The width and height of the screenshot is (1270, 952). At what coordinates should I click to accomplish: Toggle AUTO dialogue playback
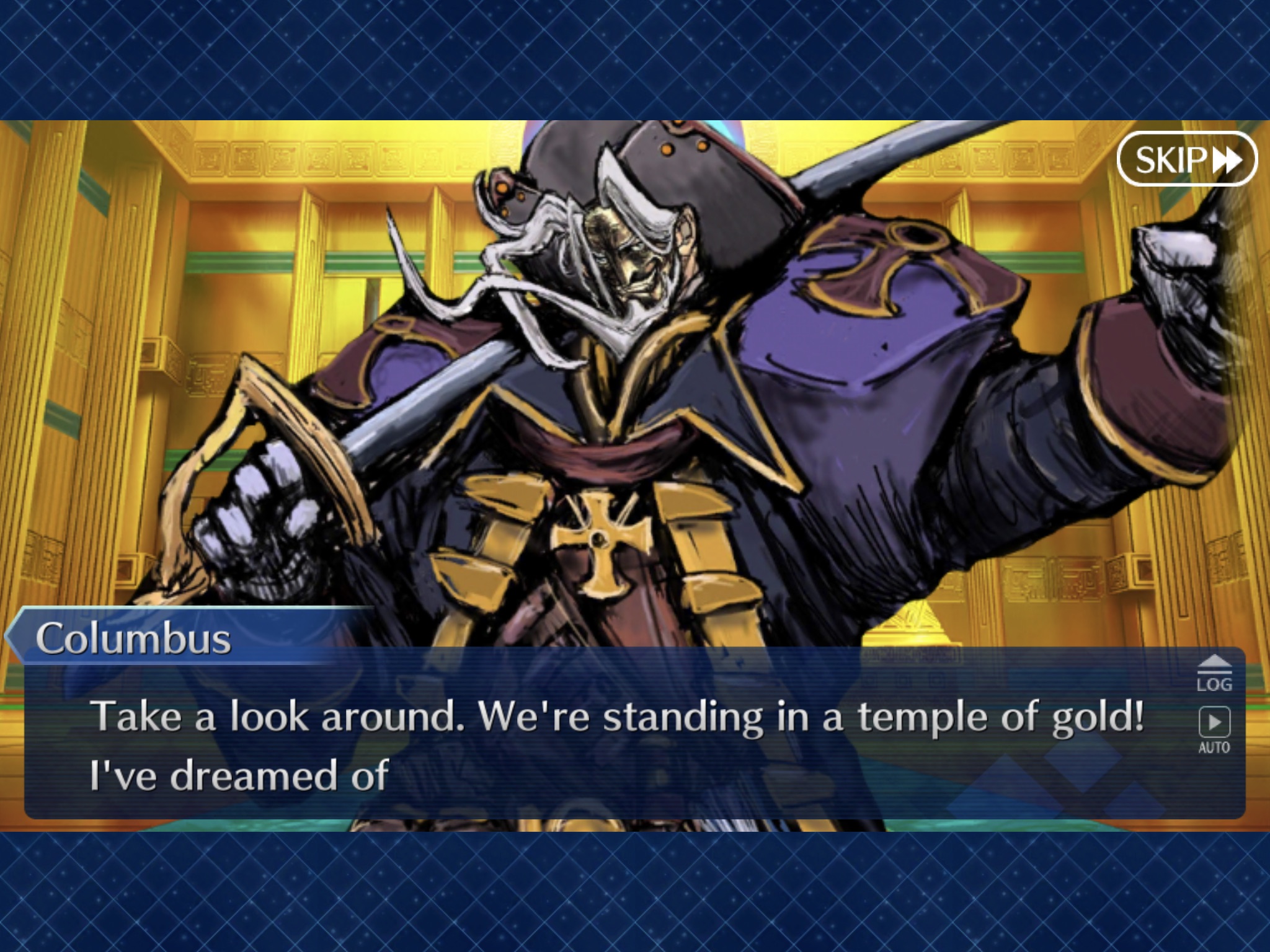[1214, 729]
